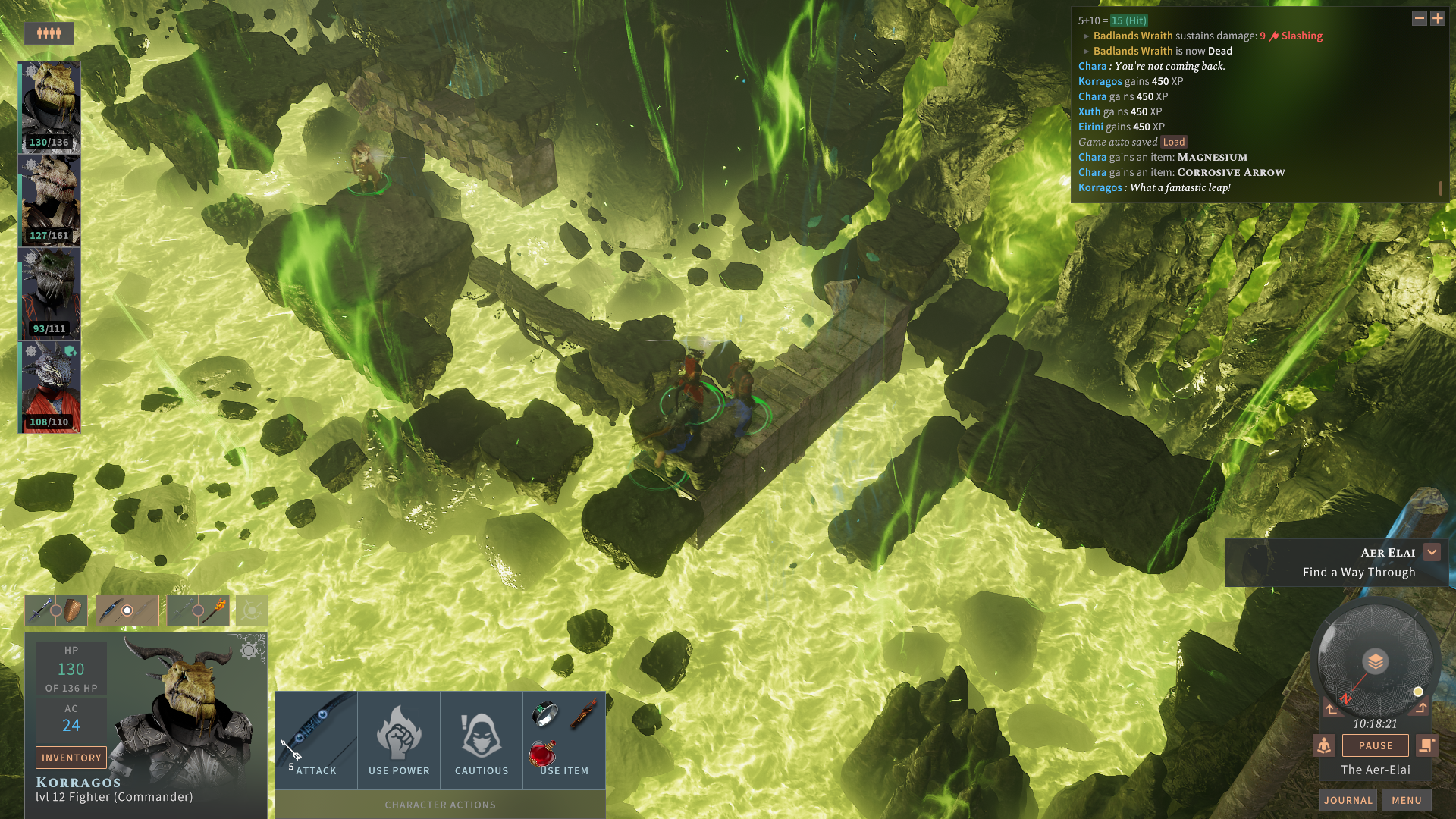
Task: Open the Use Power action
Action: click(x=399, y=739)
